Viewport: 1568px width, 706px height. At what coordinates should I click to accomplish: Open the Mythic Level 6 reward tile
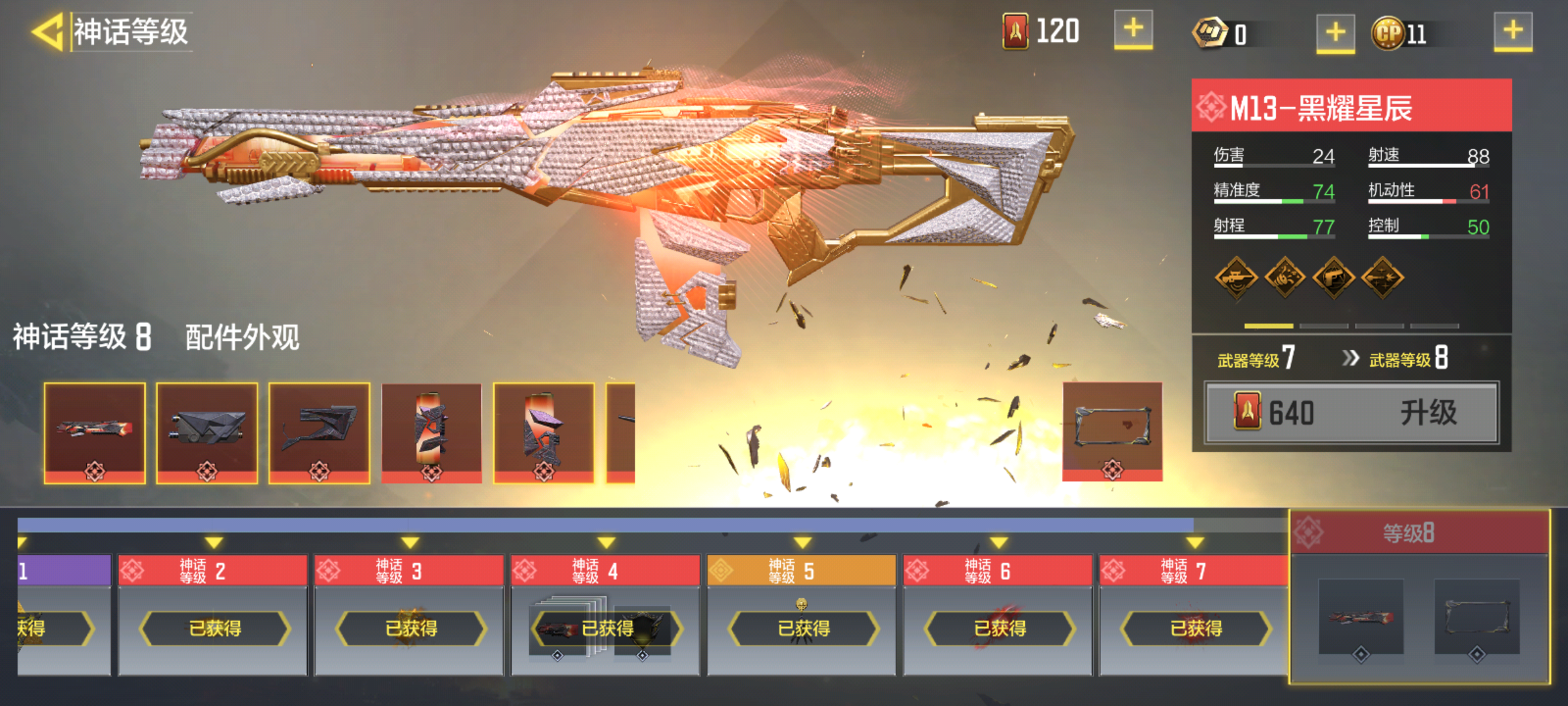click(998, 614)
